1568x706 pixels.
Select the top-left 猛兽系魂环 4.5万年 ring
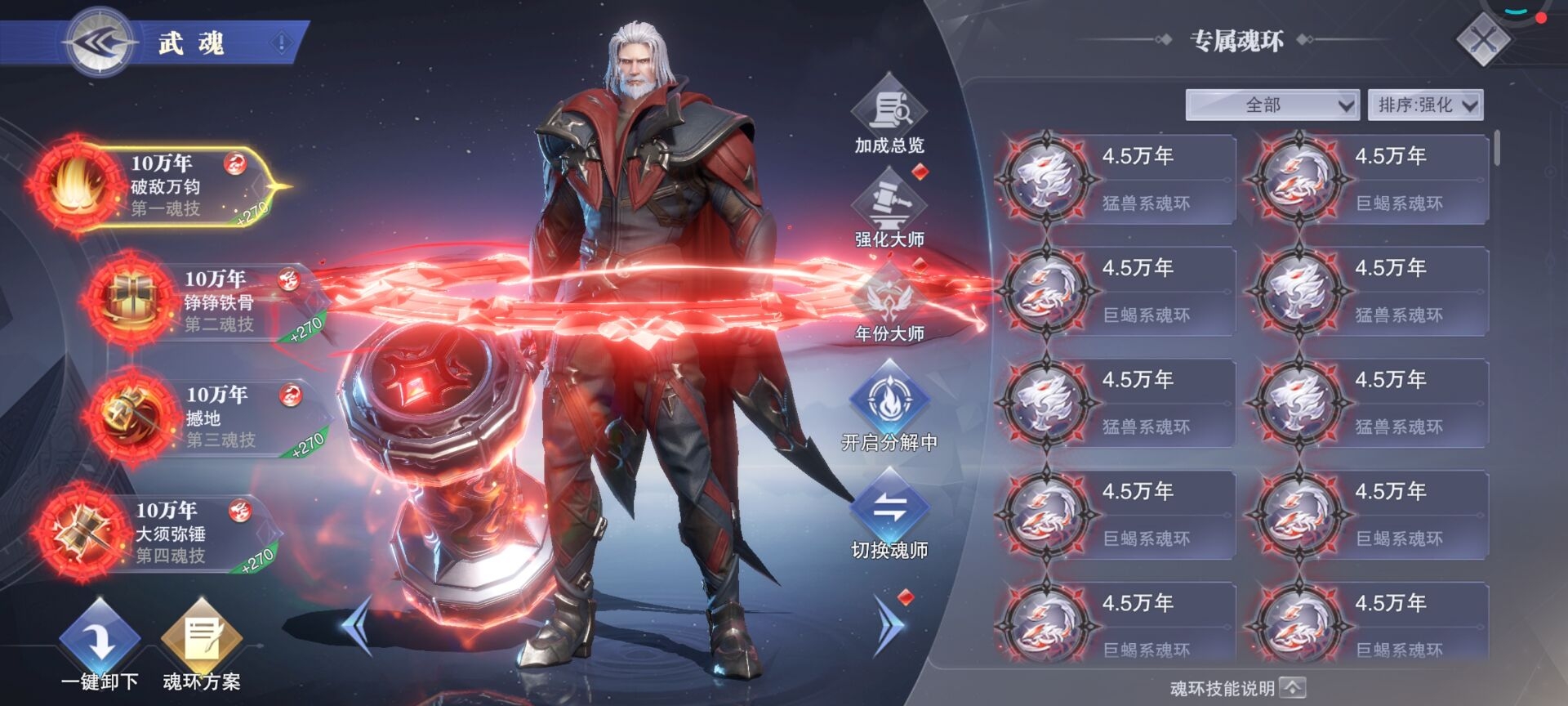(x=1045, y=178)
